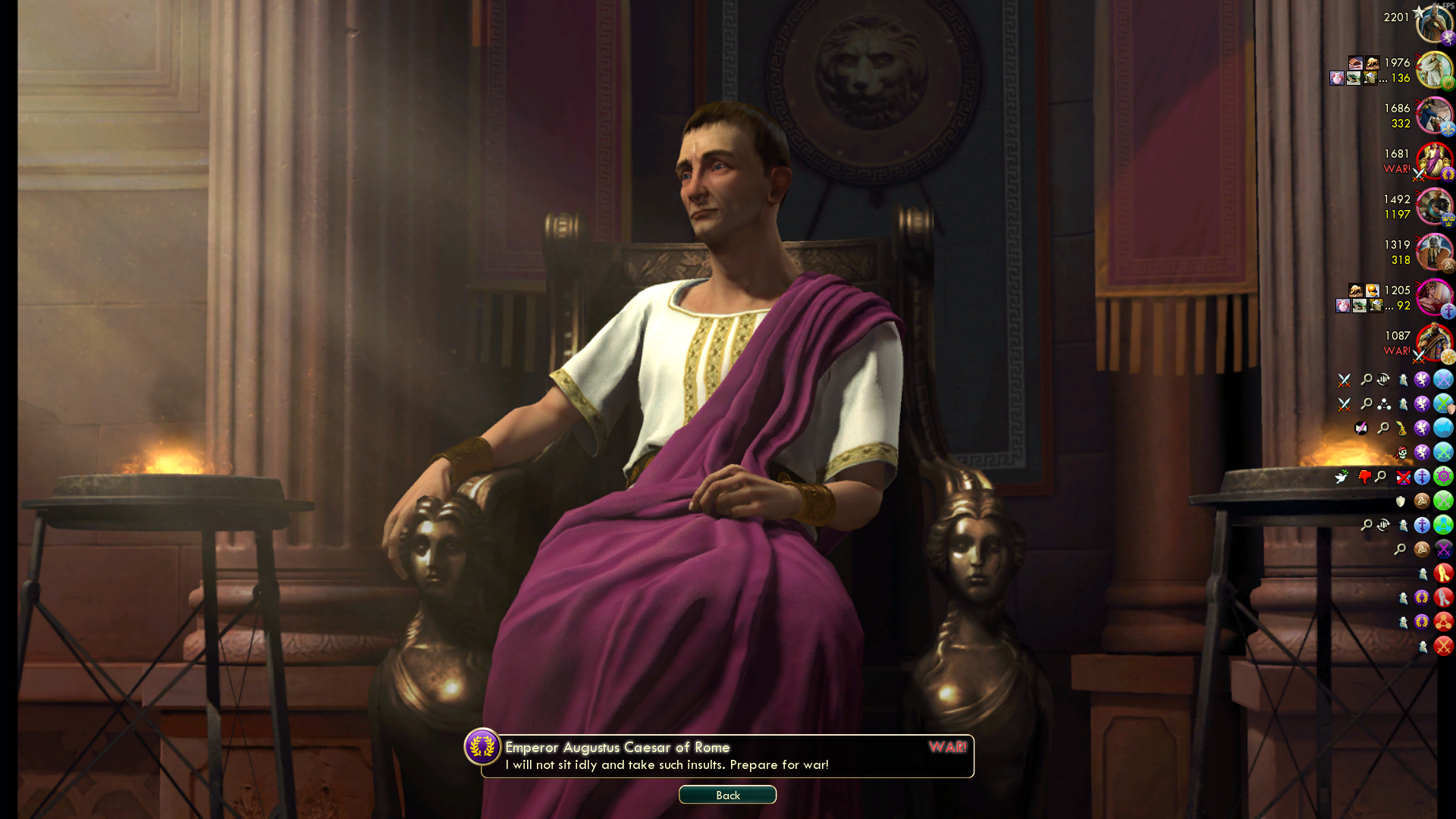Click the light blue city-state icon with lightning

click(1443, 428)
